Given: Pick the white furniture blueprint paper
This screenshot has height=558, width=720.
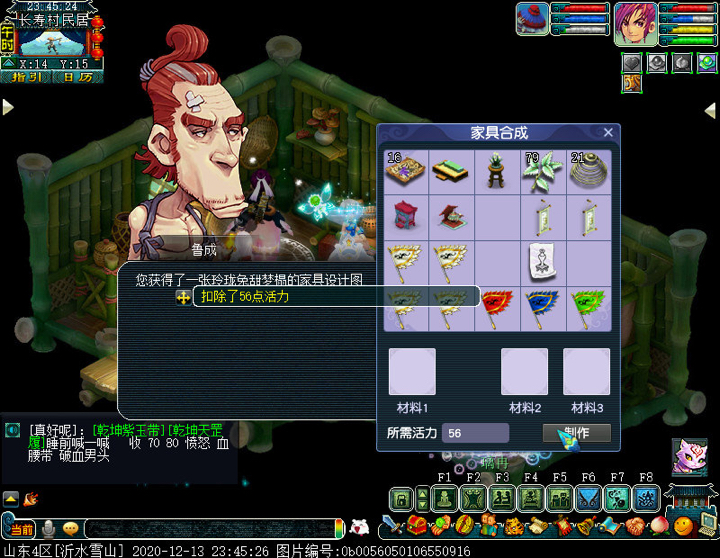Looking at the screenshot, I should [x=543, y=262].
